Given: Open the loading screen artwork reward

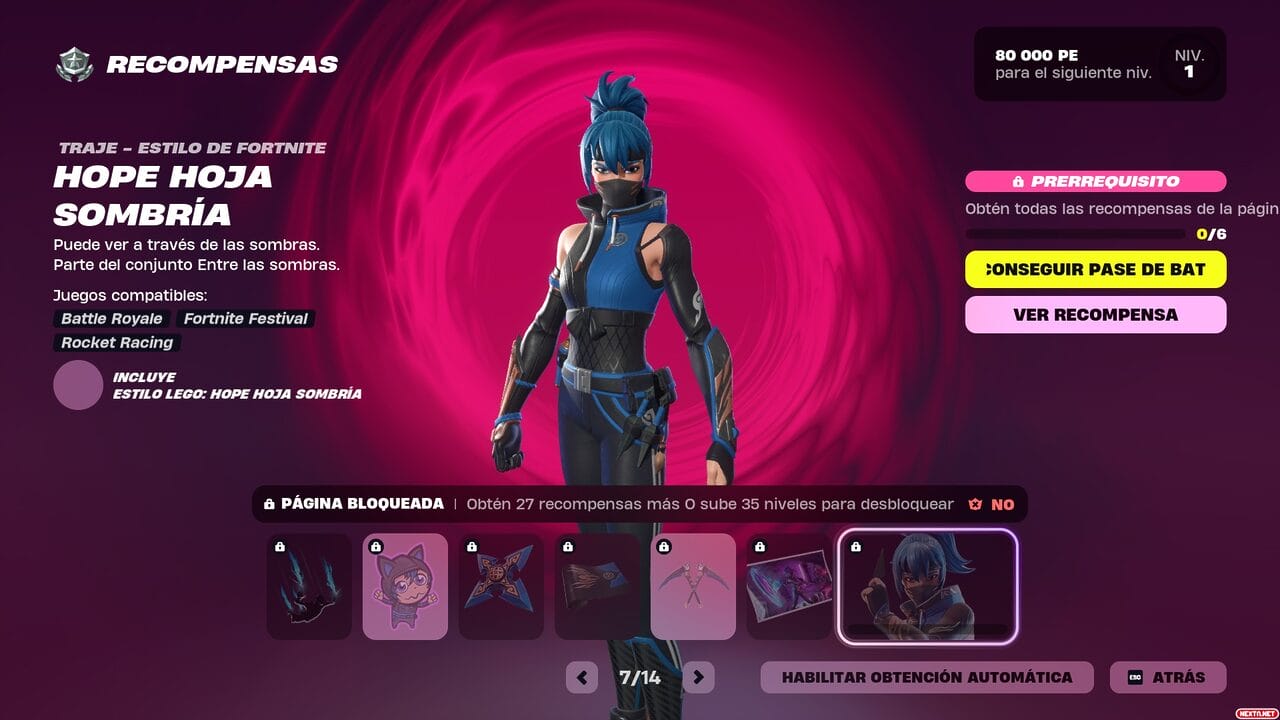Looking at the screenshot, I should tap(789, 587).
